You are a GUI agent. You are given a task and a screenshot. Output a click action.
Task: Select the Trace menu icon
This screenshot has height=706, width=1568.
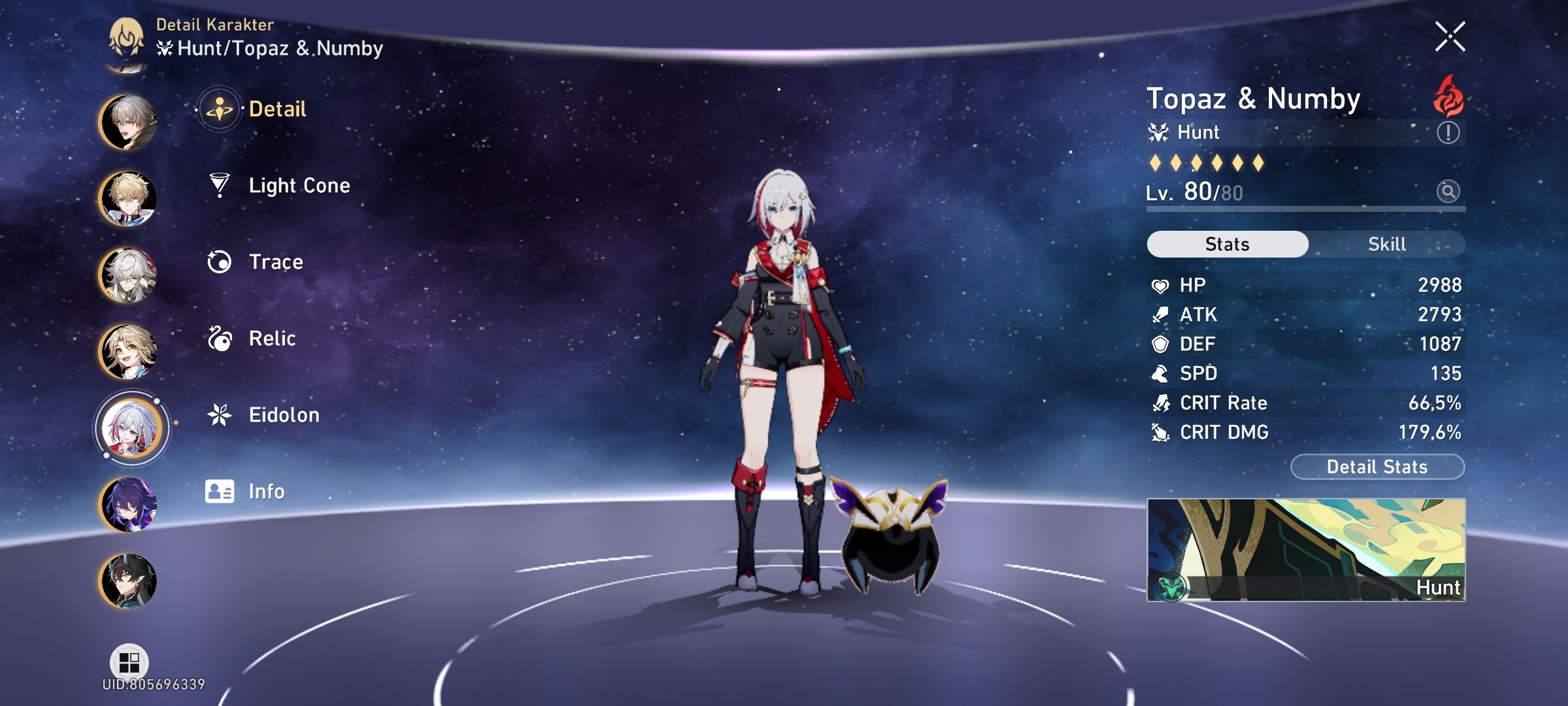click(221, 261)
